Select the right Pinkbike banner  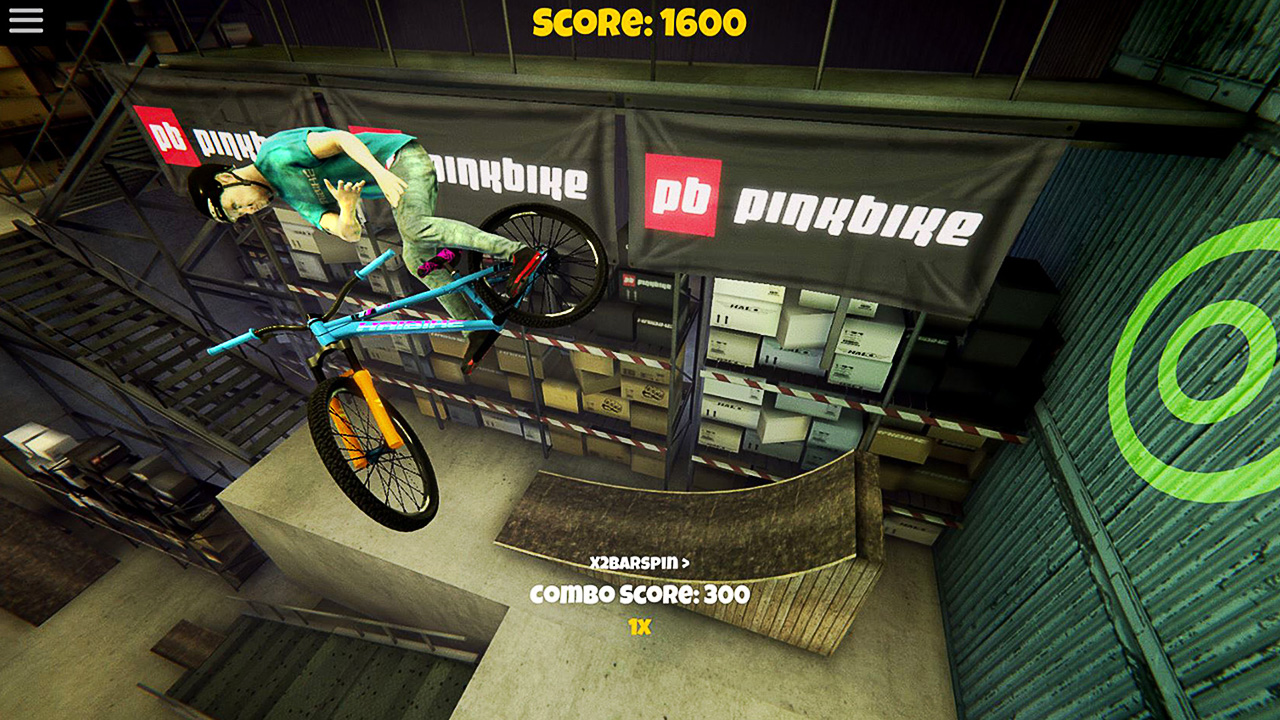coord(855,212)
